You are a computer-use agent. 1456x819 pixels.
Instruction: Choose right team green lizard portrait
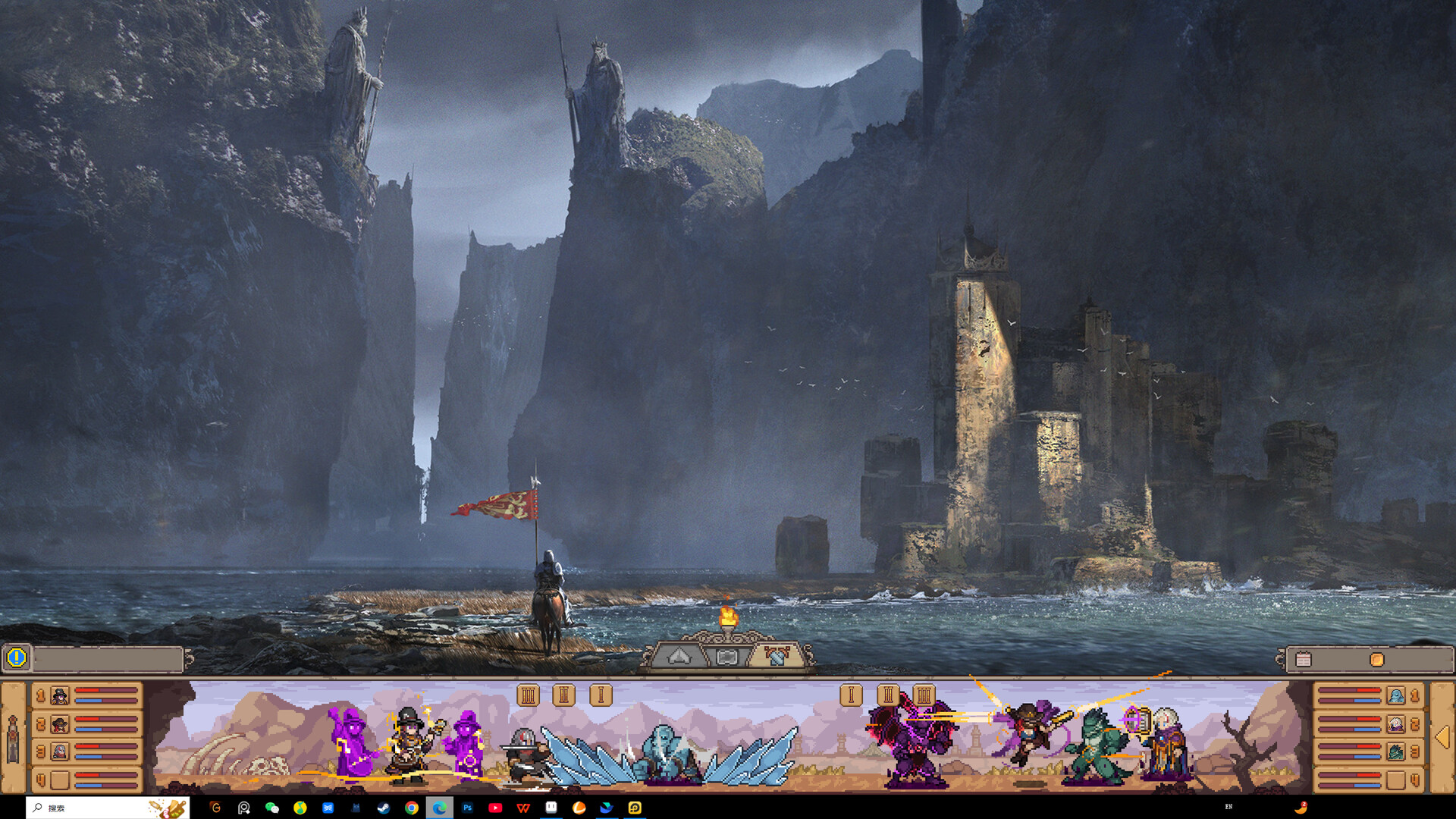(1395, 752)
